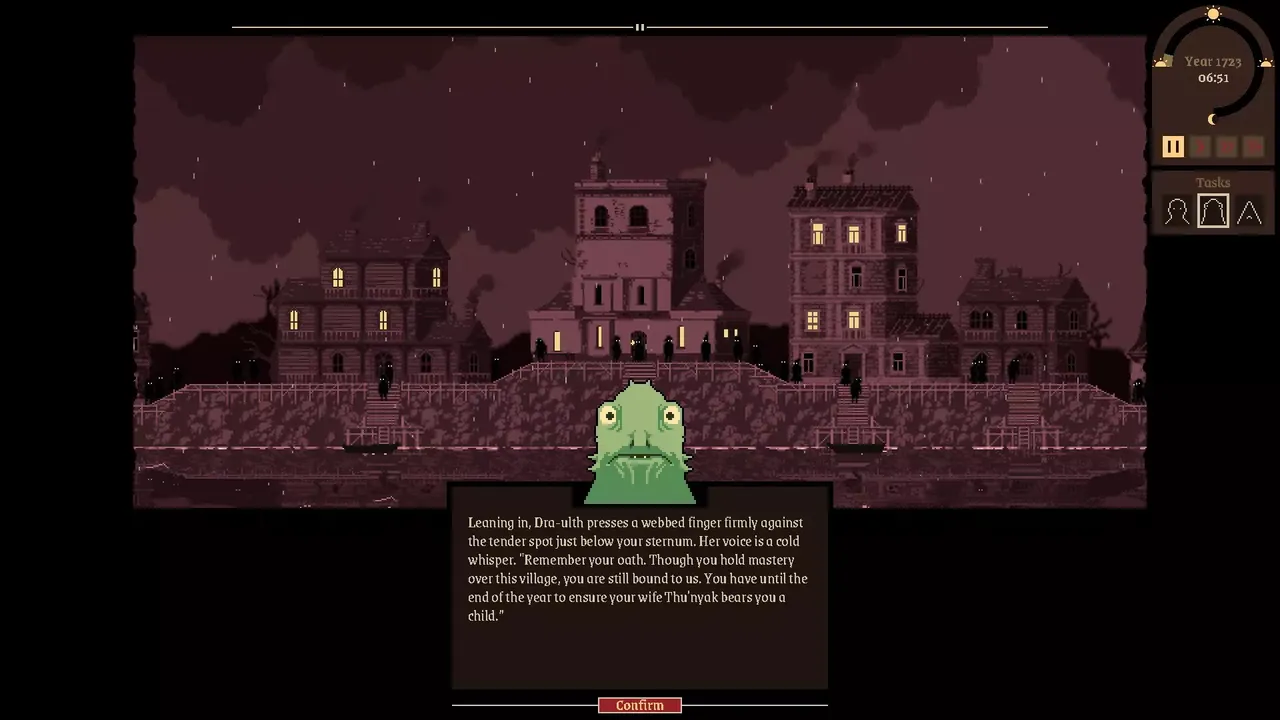Set the game to normal play speed
1280x720 pixels.
click(x=1199, y=146)
